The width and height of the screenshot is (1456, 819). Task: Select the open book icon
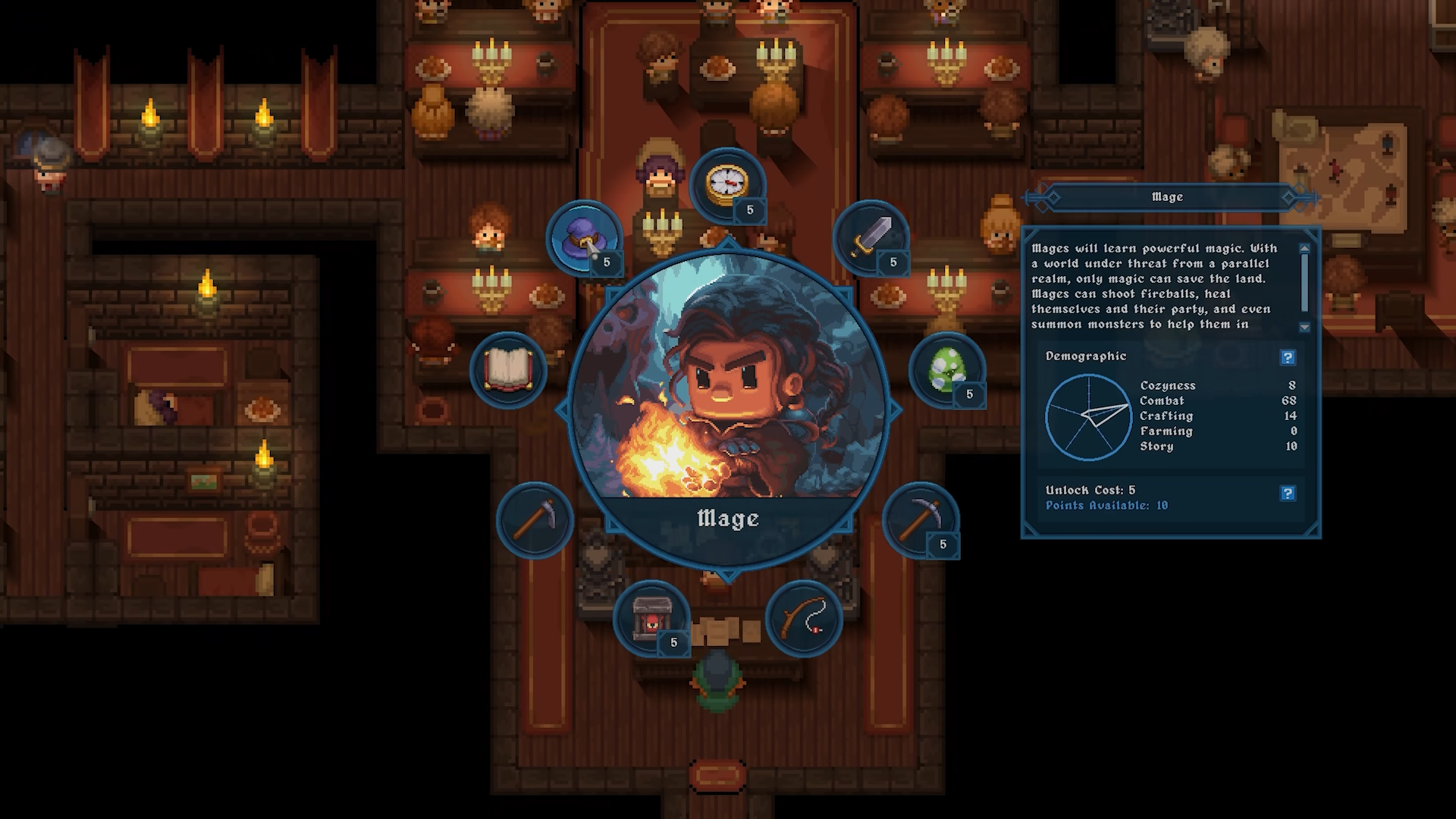coord(508,369)
